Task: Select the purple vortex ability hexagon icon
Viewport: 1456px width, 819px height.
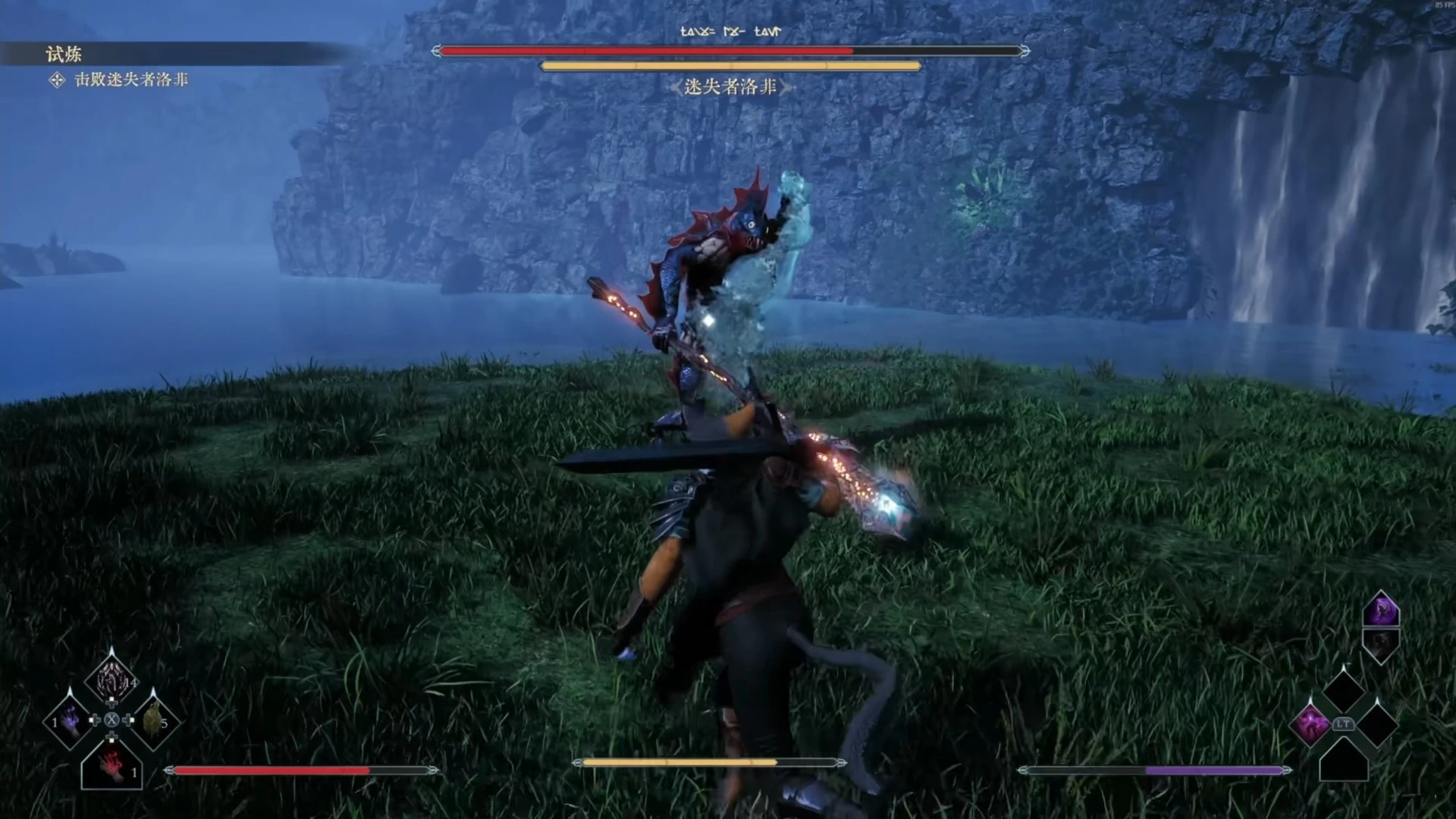Action: (1381, 610)
